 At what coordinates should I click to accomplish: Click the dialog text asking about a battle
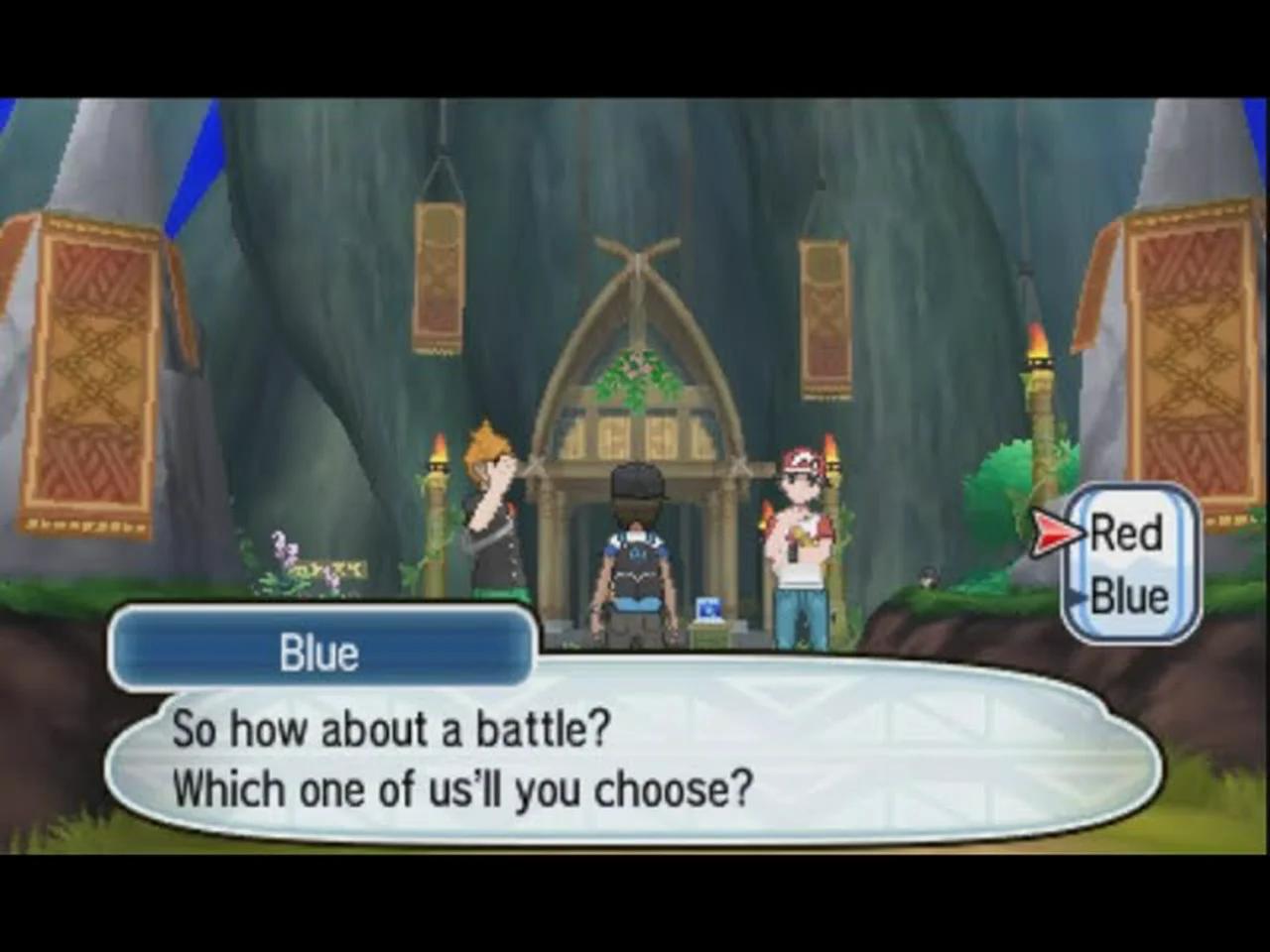pyautogui.click(x=390, y=729)
